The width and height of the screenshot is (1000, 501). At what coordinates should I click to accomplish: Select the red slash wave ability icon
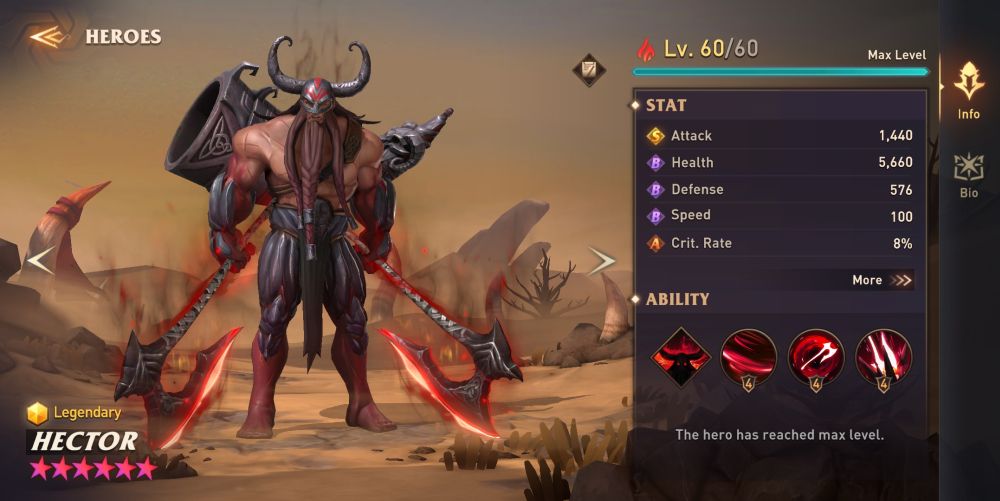749,357
